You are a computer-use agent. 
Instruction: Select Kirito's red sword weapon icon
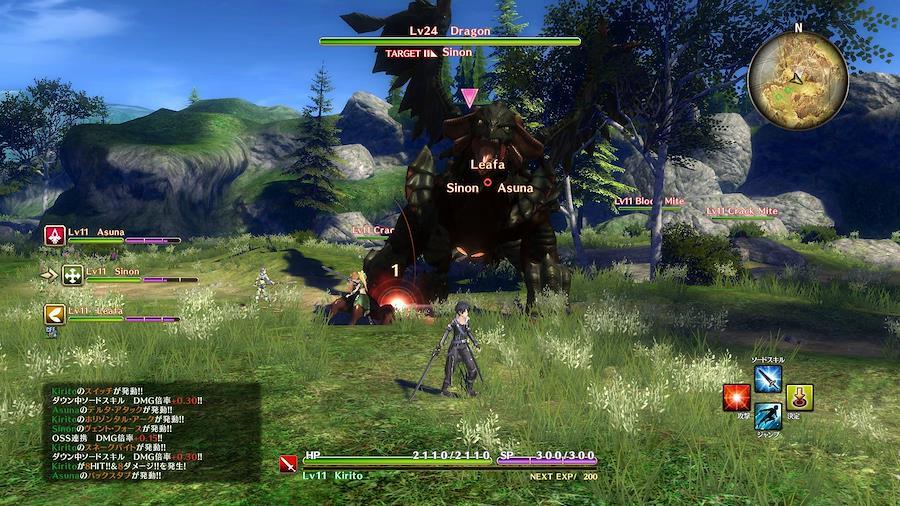pyautogui.click(x=289, y=463)
